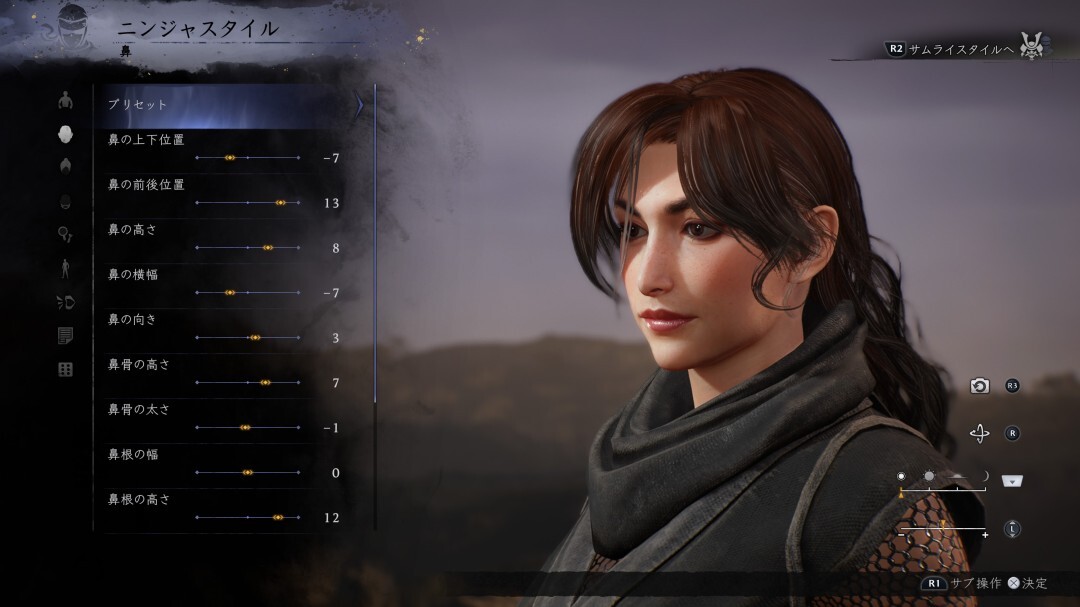Adjust the zoom slider with minus and plus

coord(943,528)
